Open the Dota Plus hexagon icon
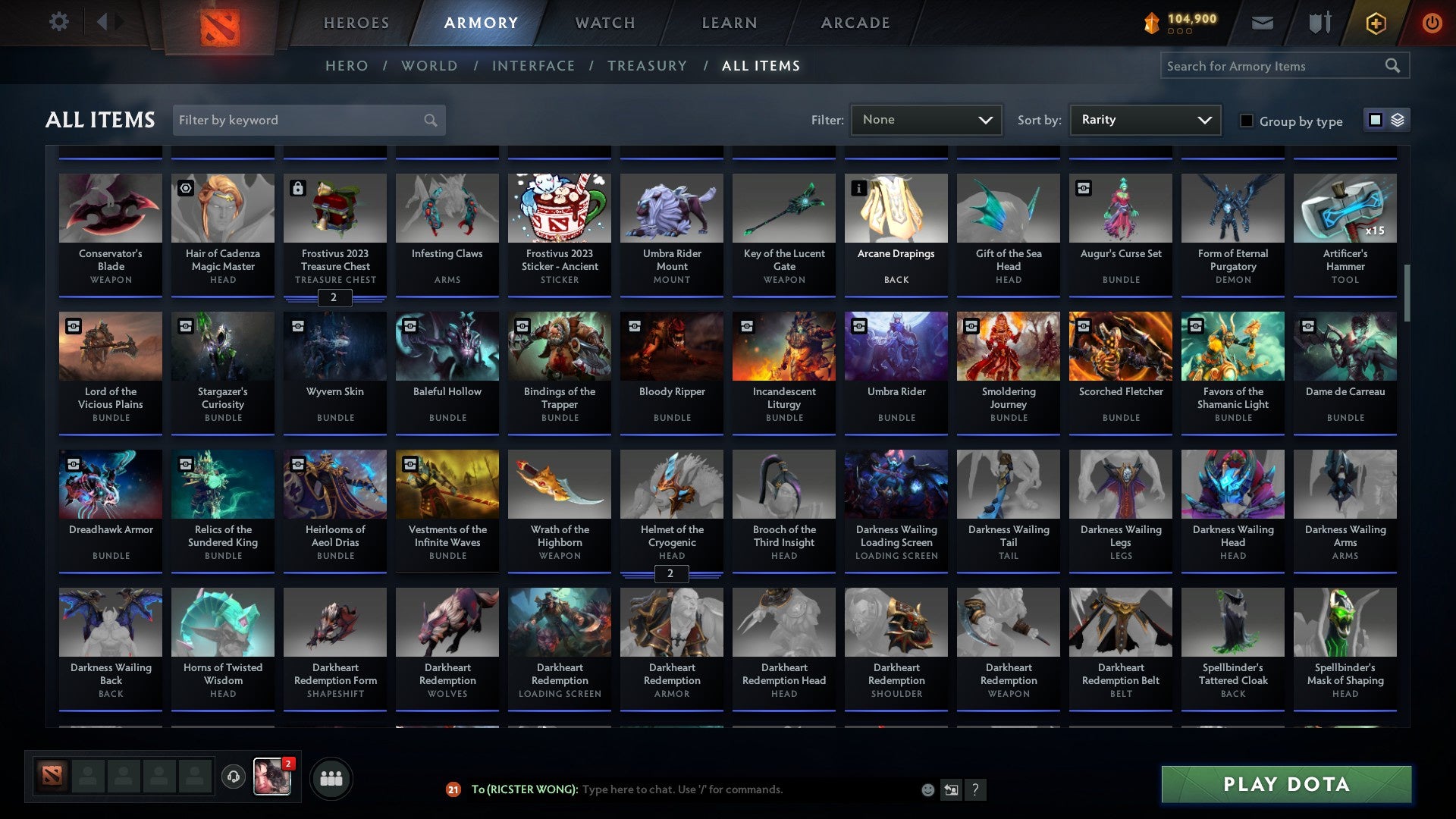This screenshot has height=819, width=1456. tap(1376, 23)
